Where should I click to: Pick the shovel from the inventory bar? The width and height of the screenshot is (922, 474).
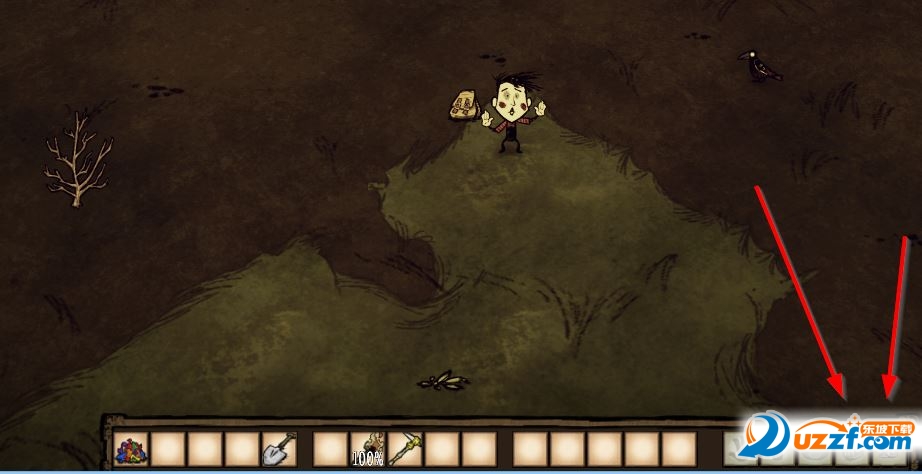coord(279,449)
